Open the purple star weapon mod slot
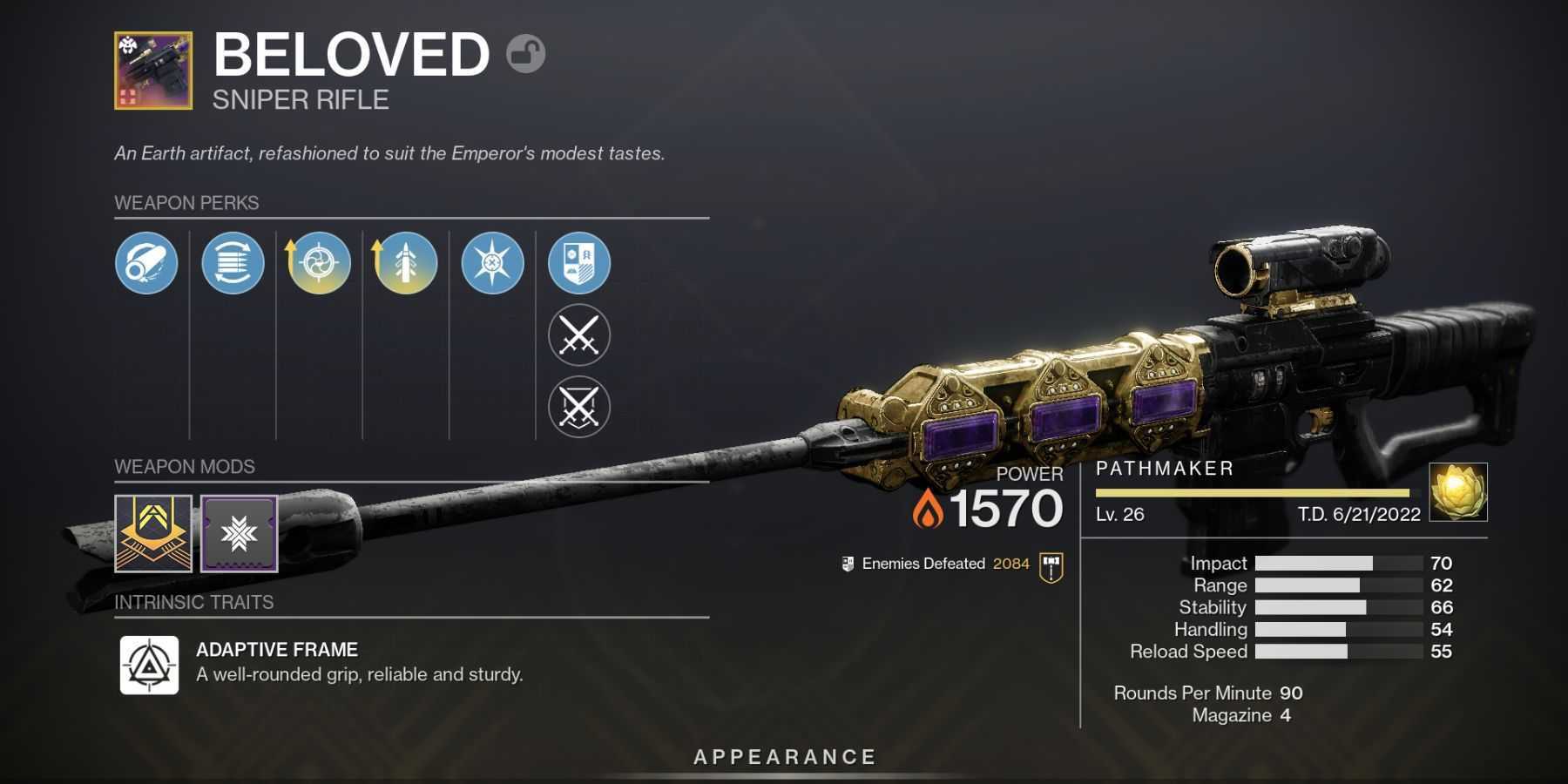This screenshot has width=1568, height=784. (240, 534)
